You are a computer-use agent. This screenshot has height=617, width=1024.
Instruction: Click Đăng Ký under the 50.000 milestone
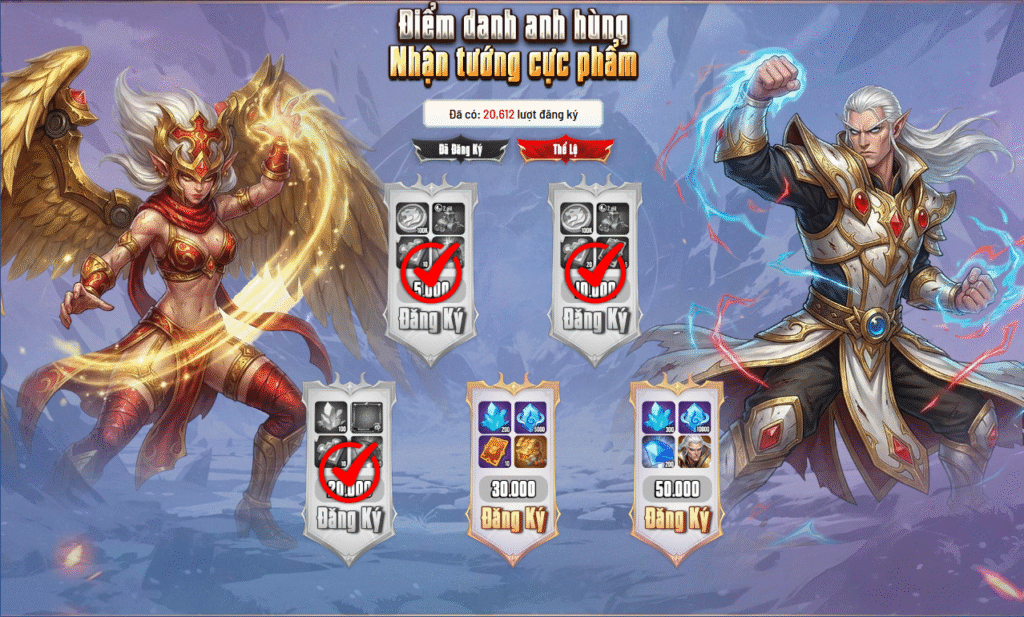[677, 520]
